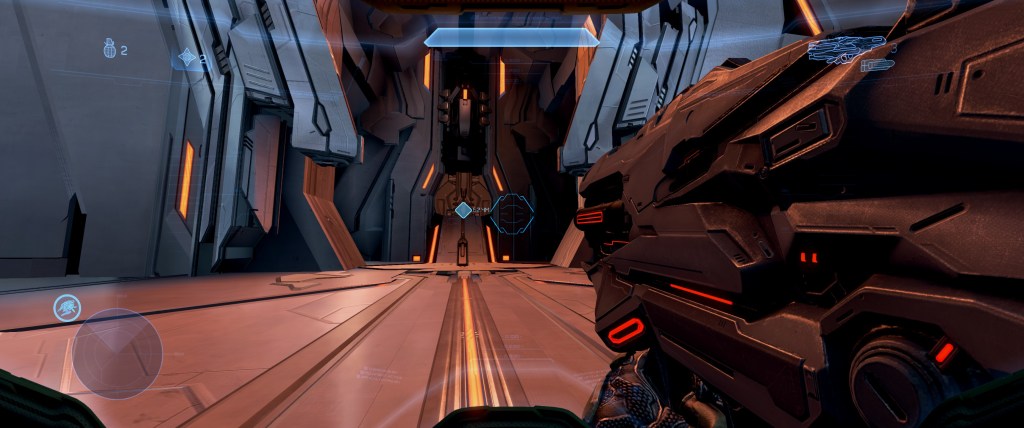Screen dimensions: 1024x428
Task: Switch to the highlighted pulse grenade icon
Action: click(x=187, y=60)
